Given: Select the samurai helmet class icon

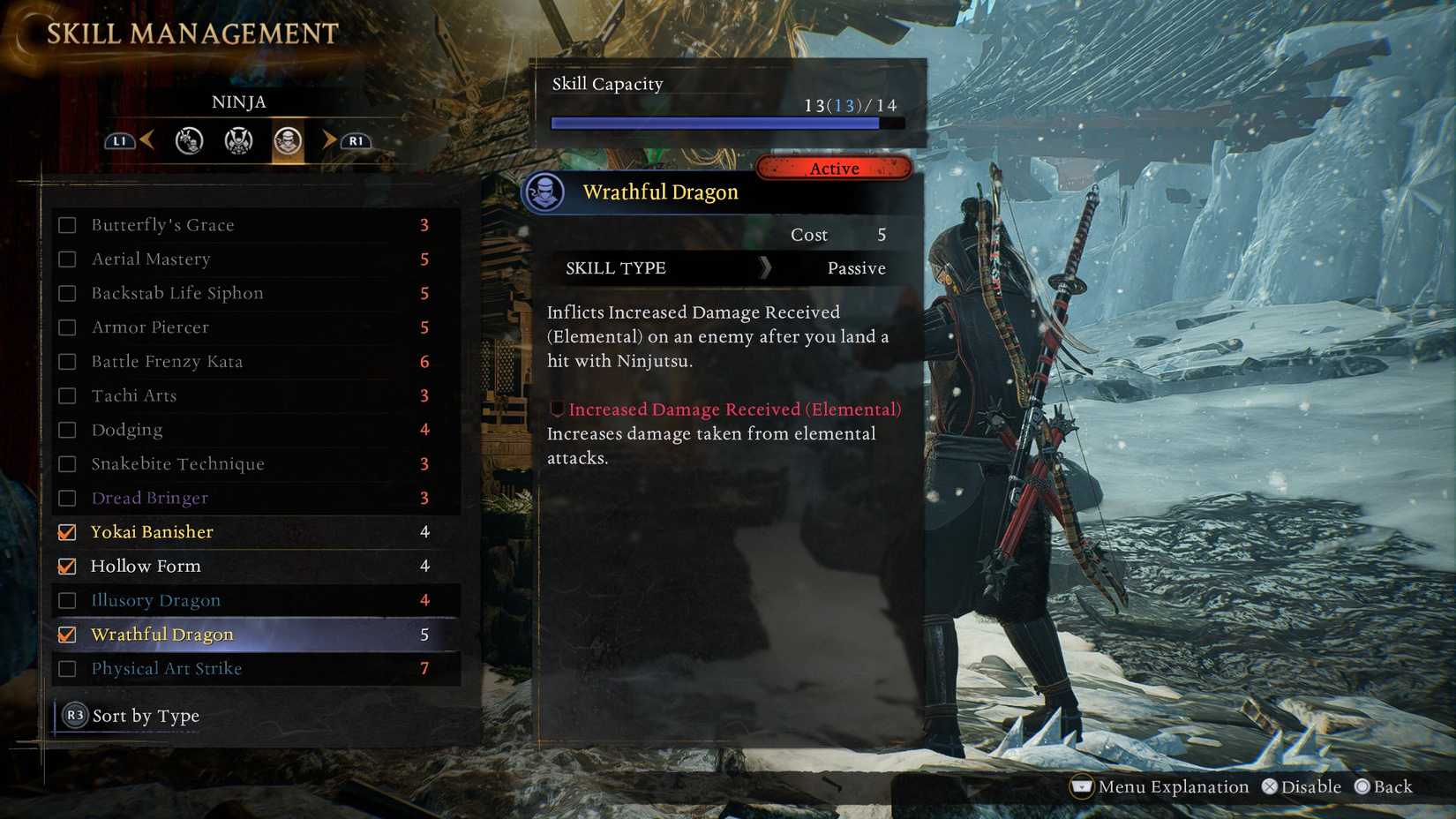Looking at the screenshot, I should (236, 140).
